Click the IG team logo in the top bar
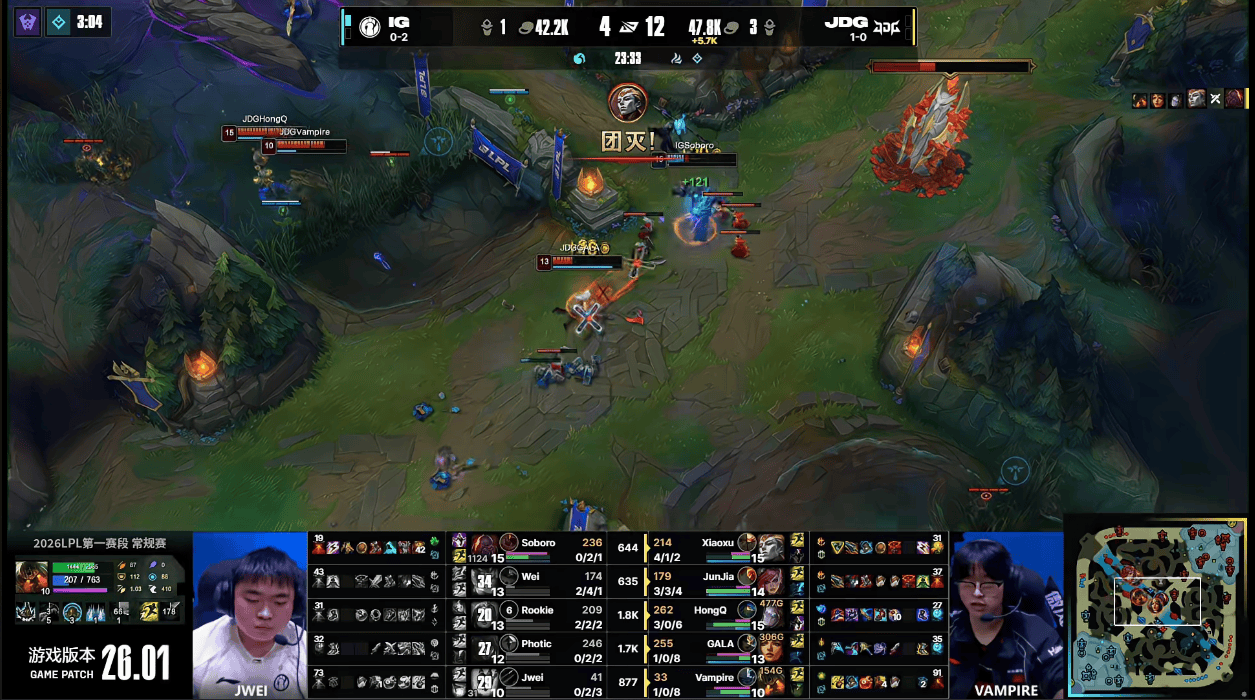The height and width of the screenshot is (700, 1255). point(369,27)
